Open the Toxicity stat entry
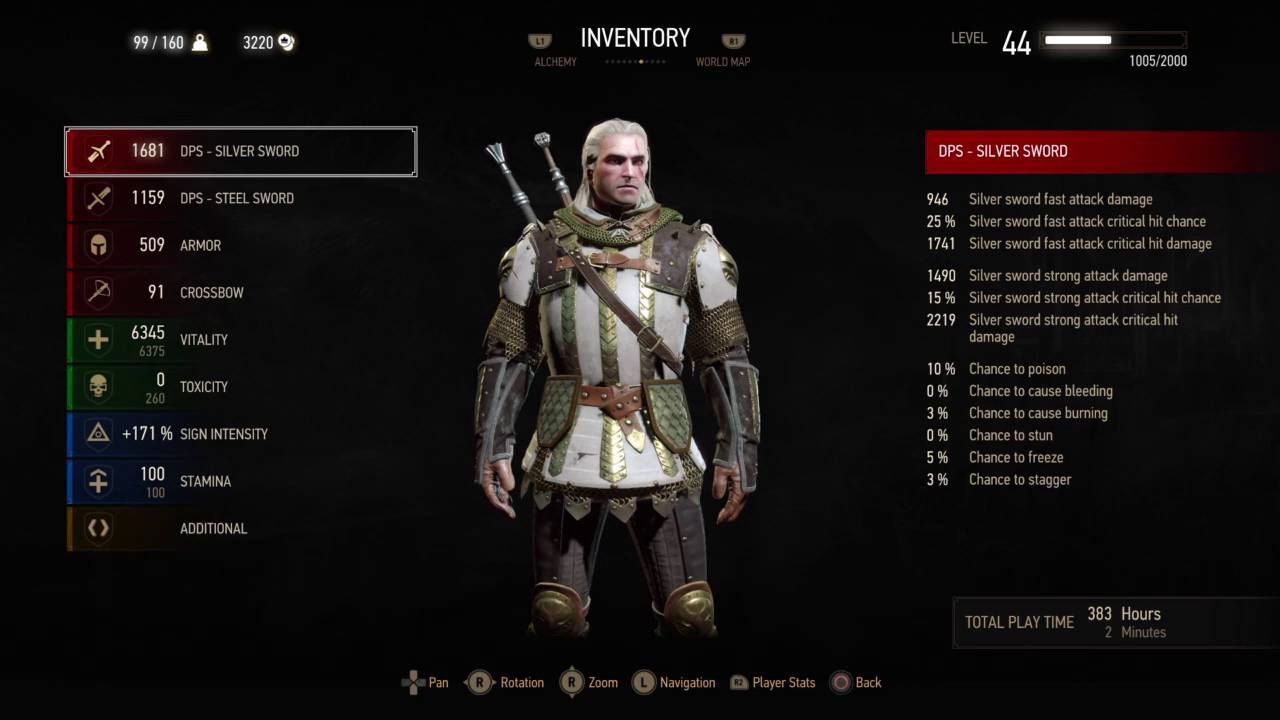 pos(240,387)
